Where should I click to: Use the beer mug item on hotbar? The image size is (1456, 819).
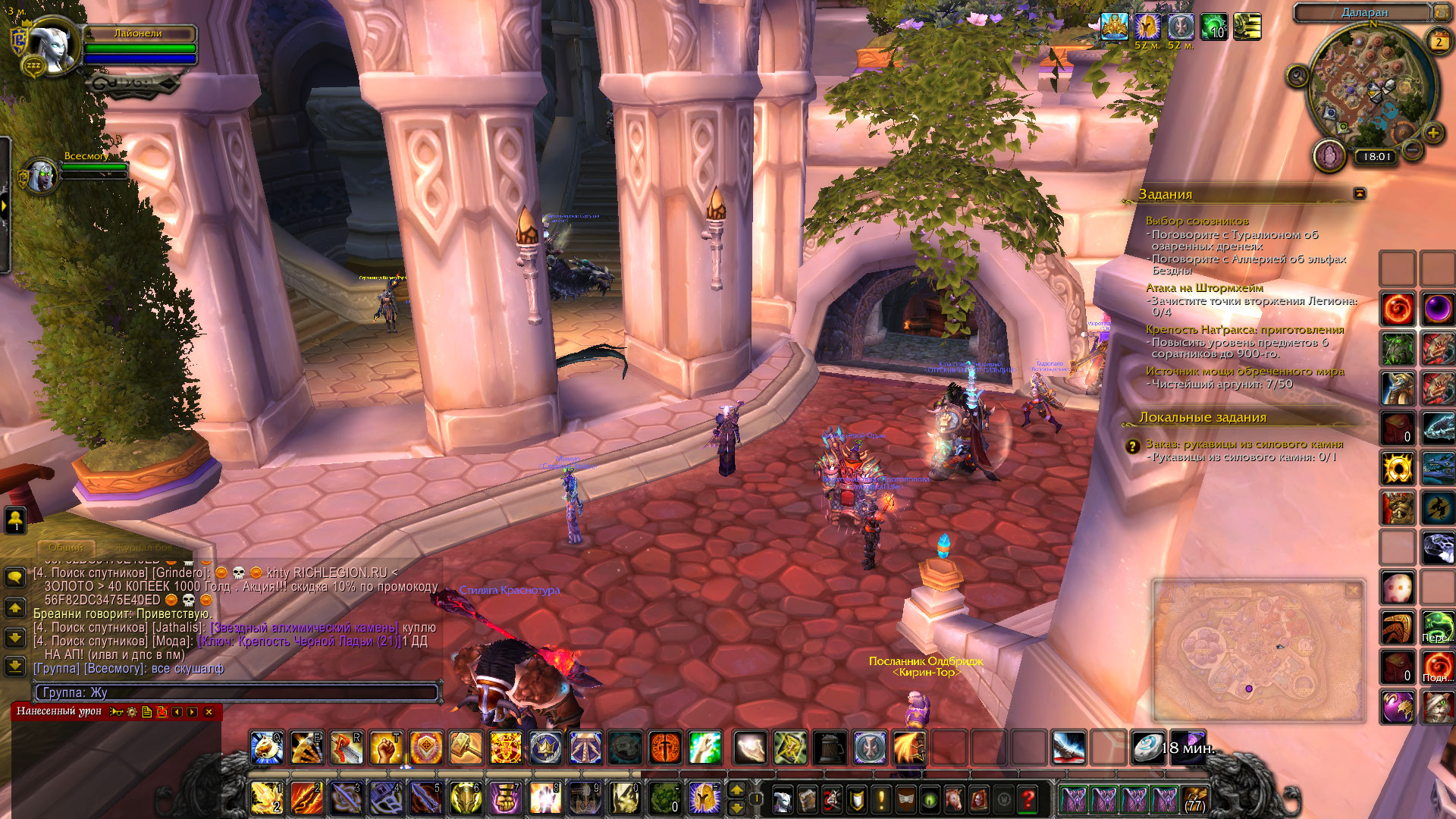point(830,748)
